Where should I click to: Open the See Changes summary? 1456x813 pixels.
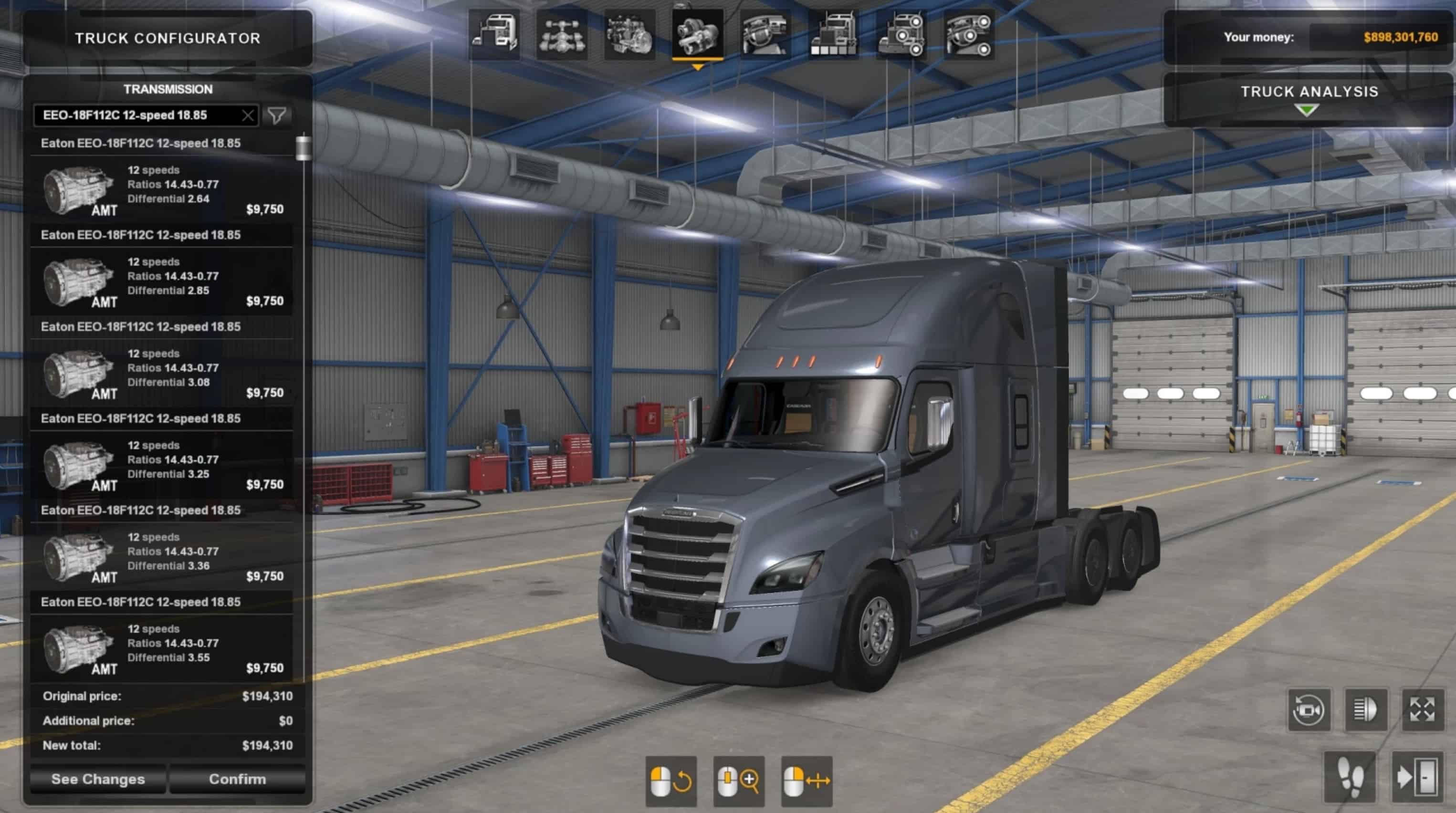pos(98,779)
